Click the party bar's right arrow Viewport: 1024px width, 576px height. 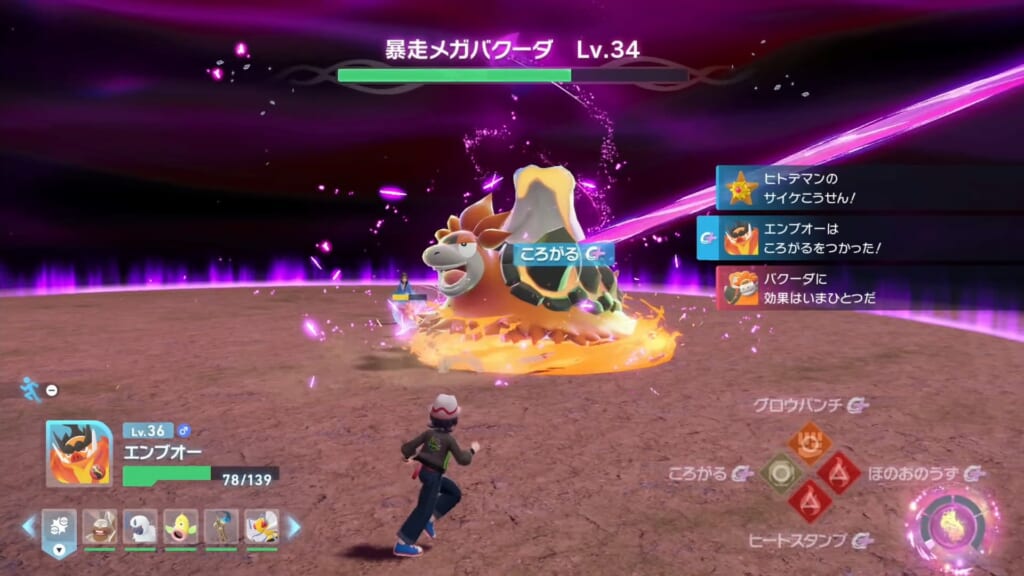pos(294,526)
